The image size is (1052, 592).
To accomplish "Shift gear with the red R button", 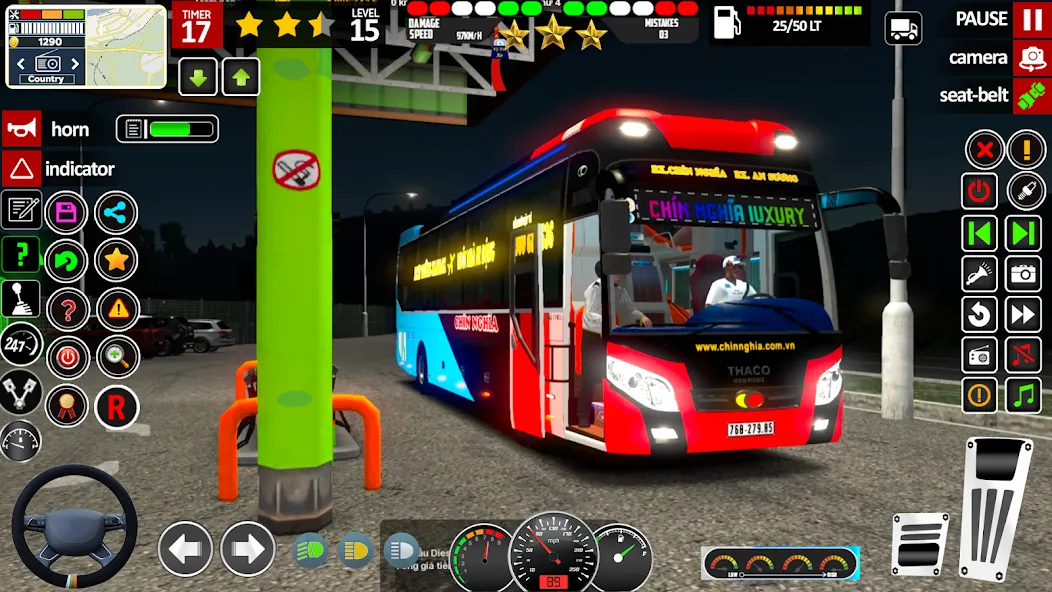I will pyautogui.click(x=116, y=406).
